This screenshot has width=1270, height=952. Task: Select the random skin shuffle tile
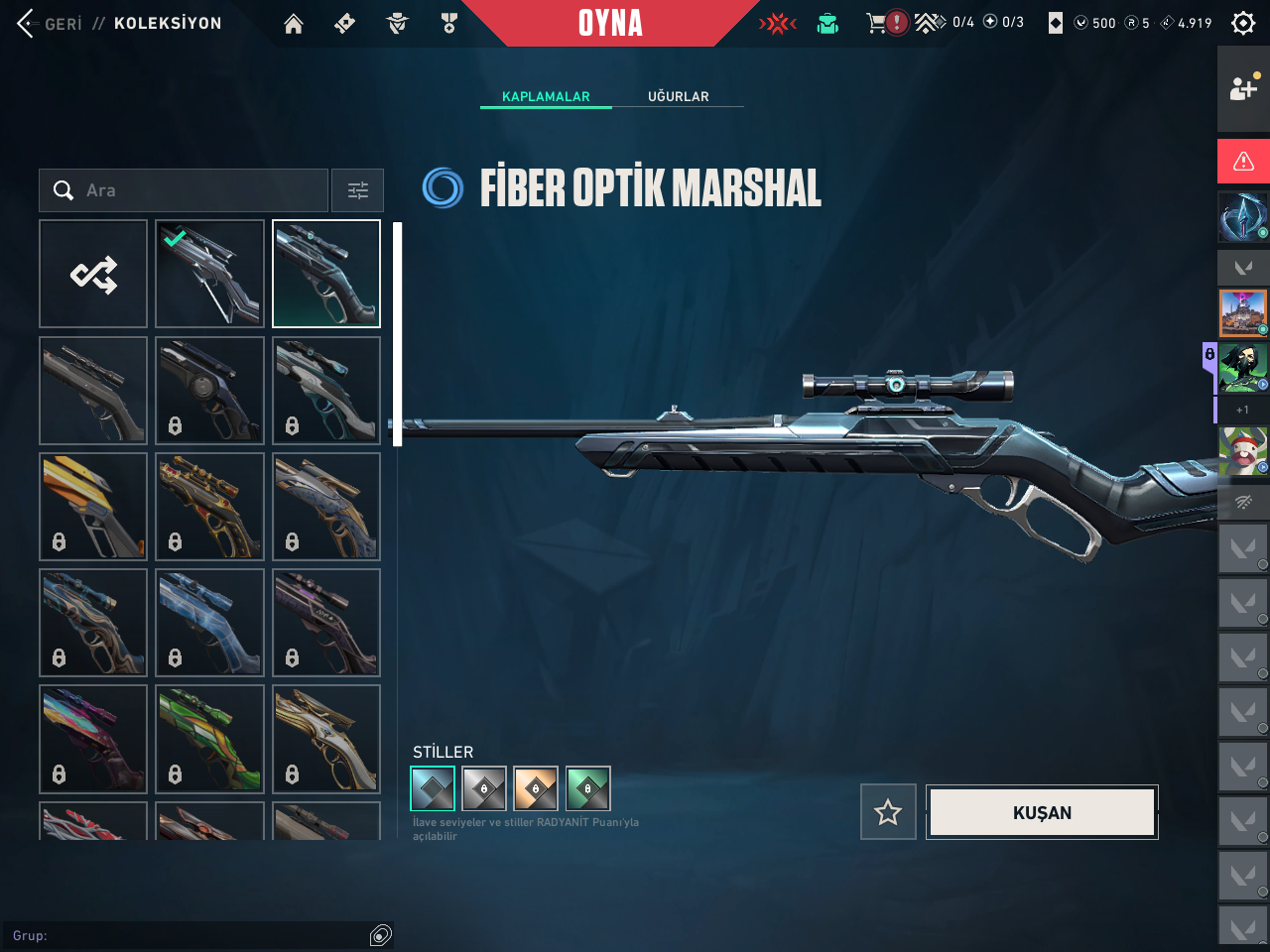93,274
